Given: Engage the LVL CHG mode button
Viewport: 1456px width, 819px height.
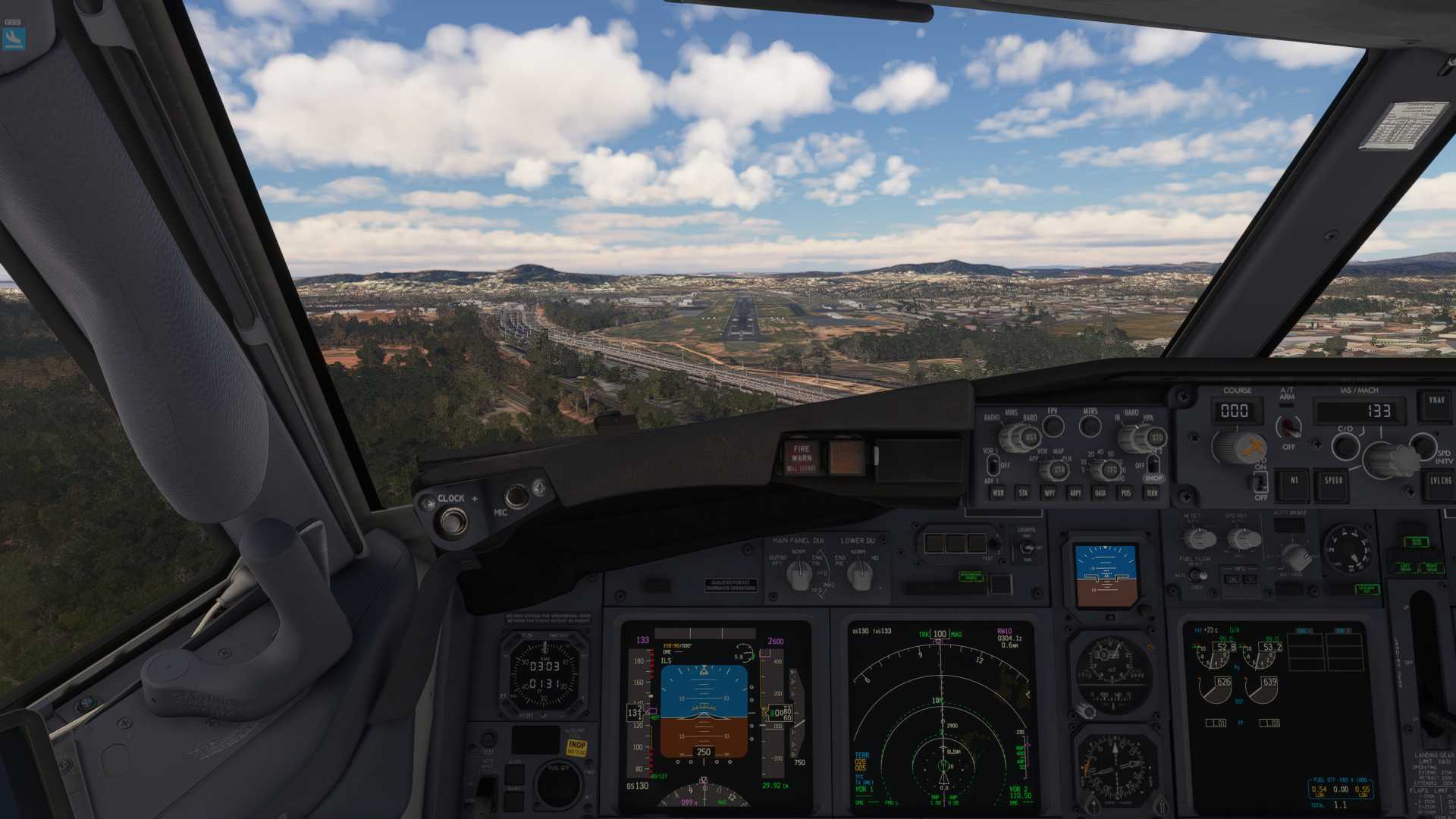Looking at the screenshot, I should click(1441, 481).
